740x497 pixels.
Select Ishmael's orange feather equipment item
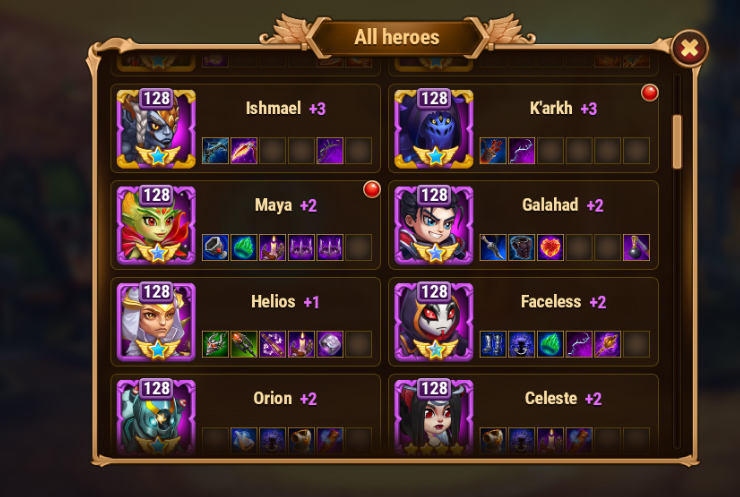pos(244,151)
